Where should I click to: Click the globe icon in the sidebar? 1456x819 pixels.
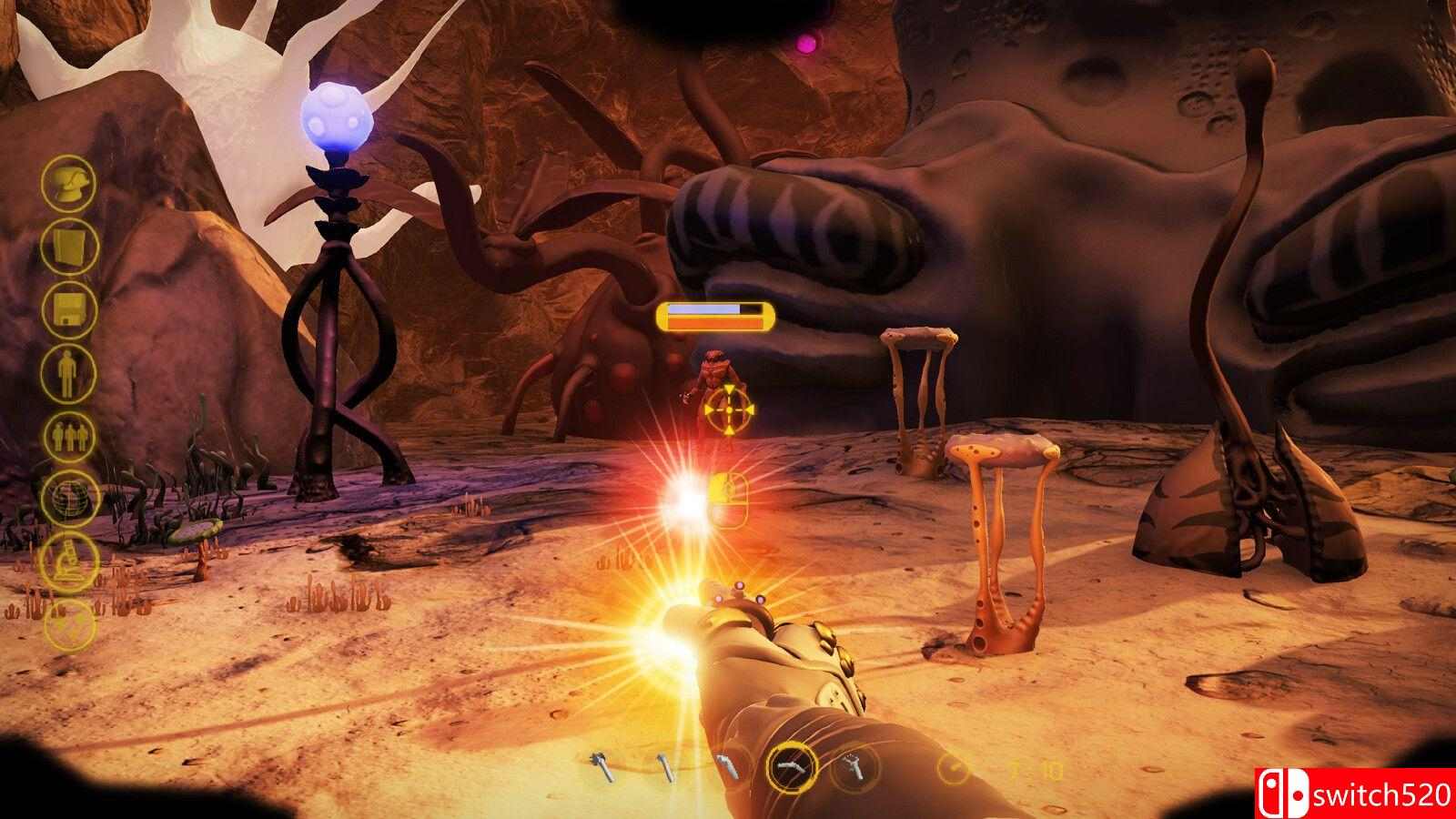[x=73, y=499]
